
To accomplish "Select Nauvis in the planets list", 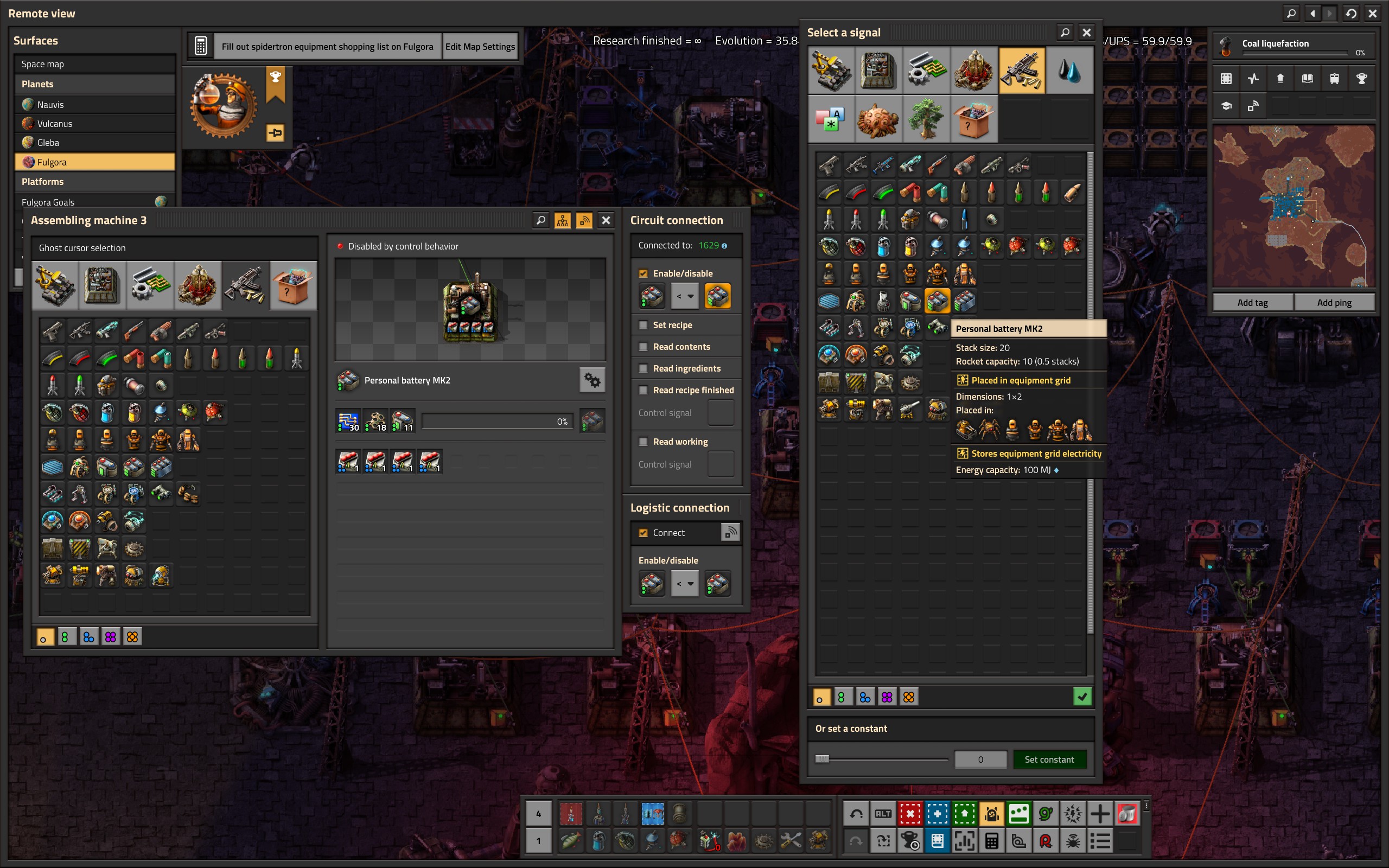I will 50,105.
